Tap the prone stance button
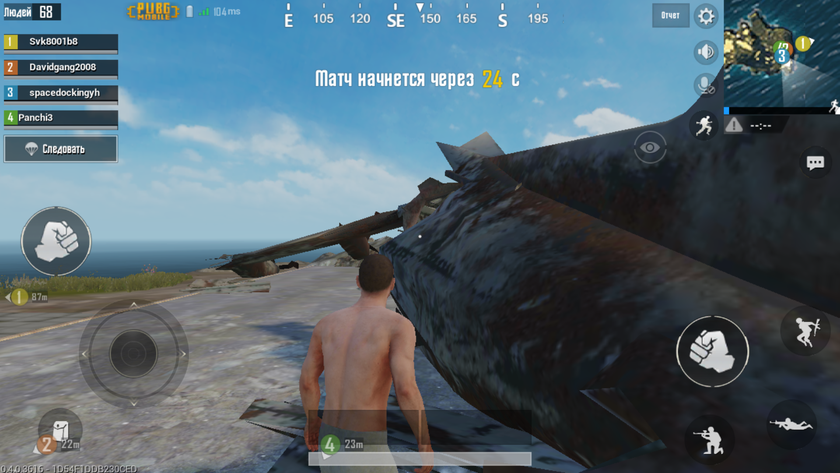 [791, 425]
